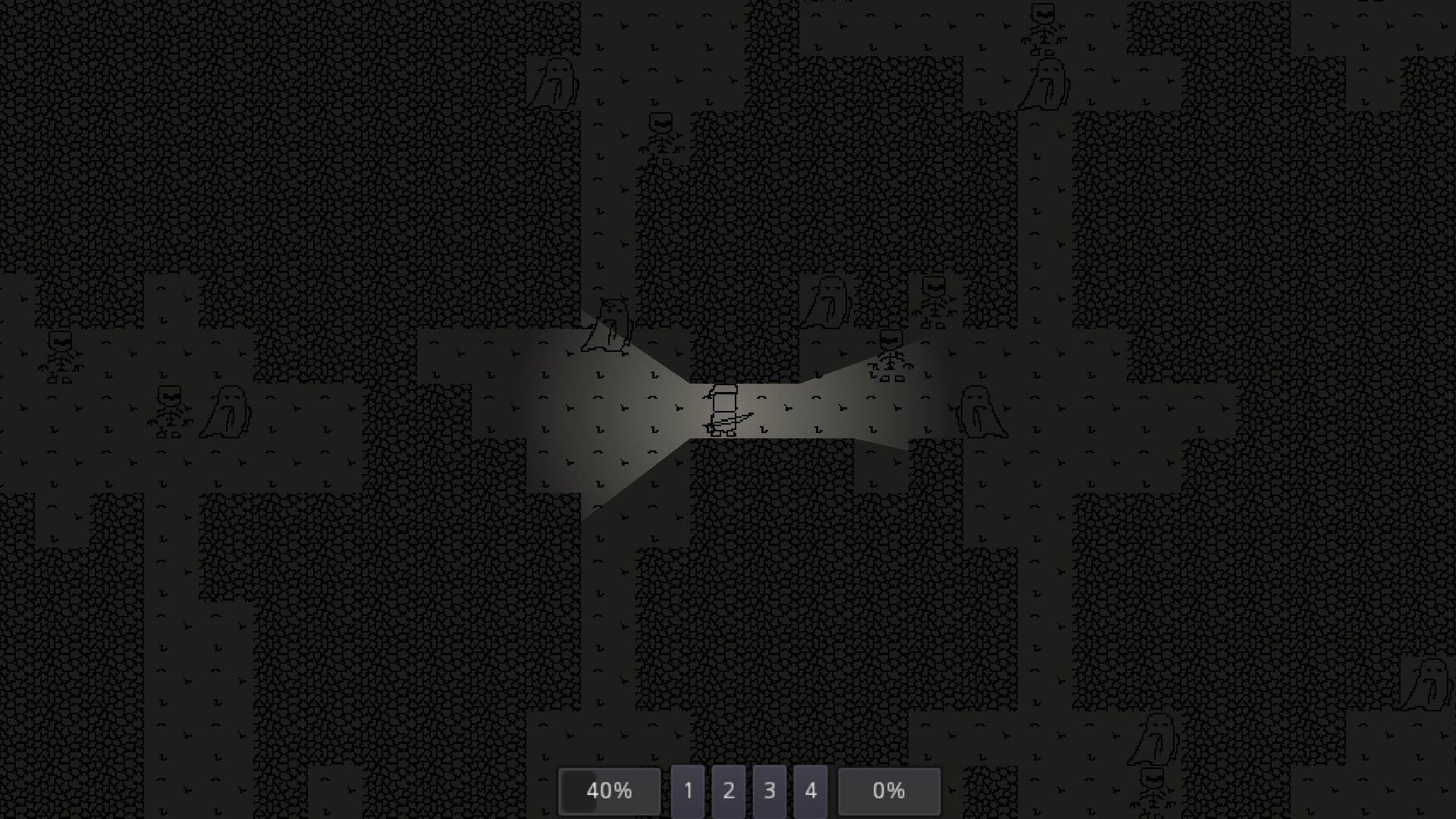Image resolution: width=1456 pixels, height=819 pixels.
Task: Select hotbar slot 1
Action: coord(689,791)
